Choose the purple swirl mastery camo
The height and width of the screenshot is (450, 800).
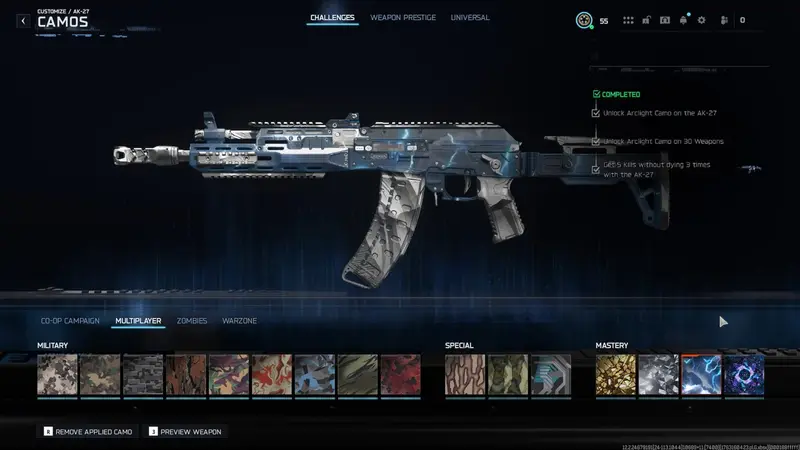(x=744, y=375)
